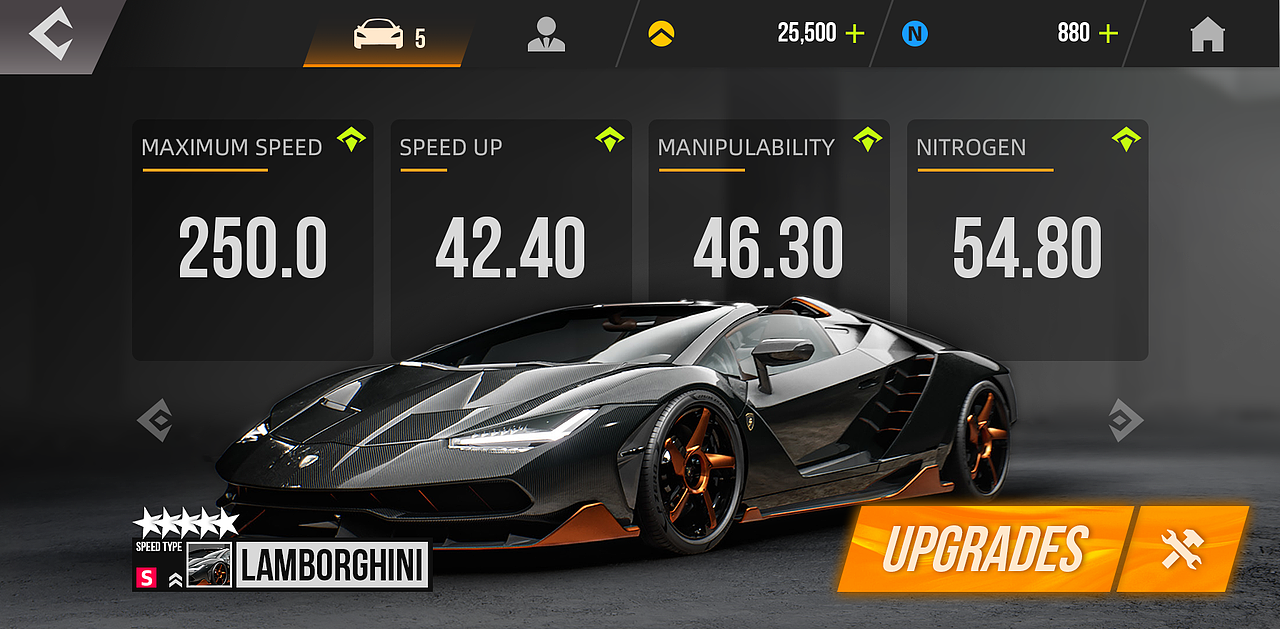
Task: Open the garage car tab
Action: (x=388, y=38)
